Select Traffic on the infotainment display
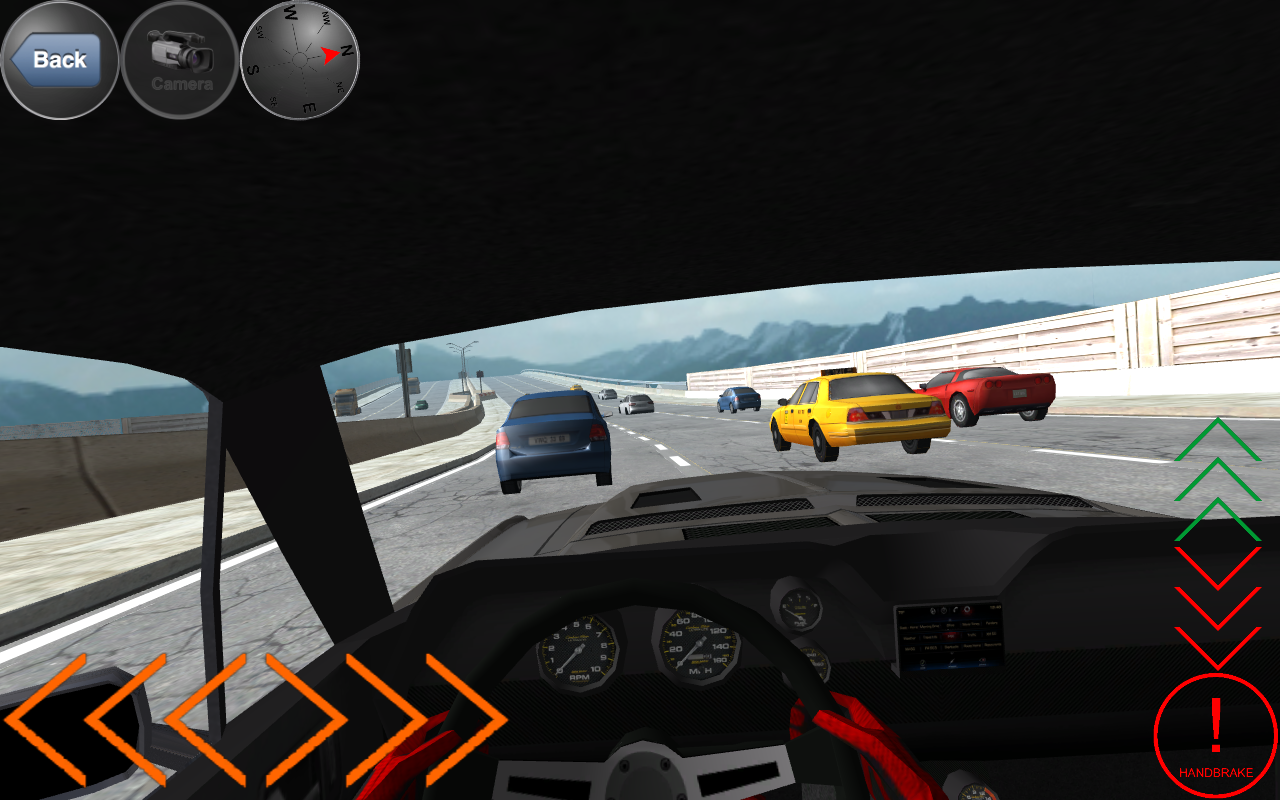The image size is (1280, 800). click(x=972, y=636)
